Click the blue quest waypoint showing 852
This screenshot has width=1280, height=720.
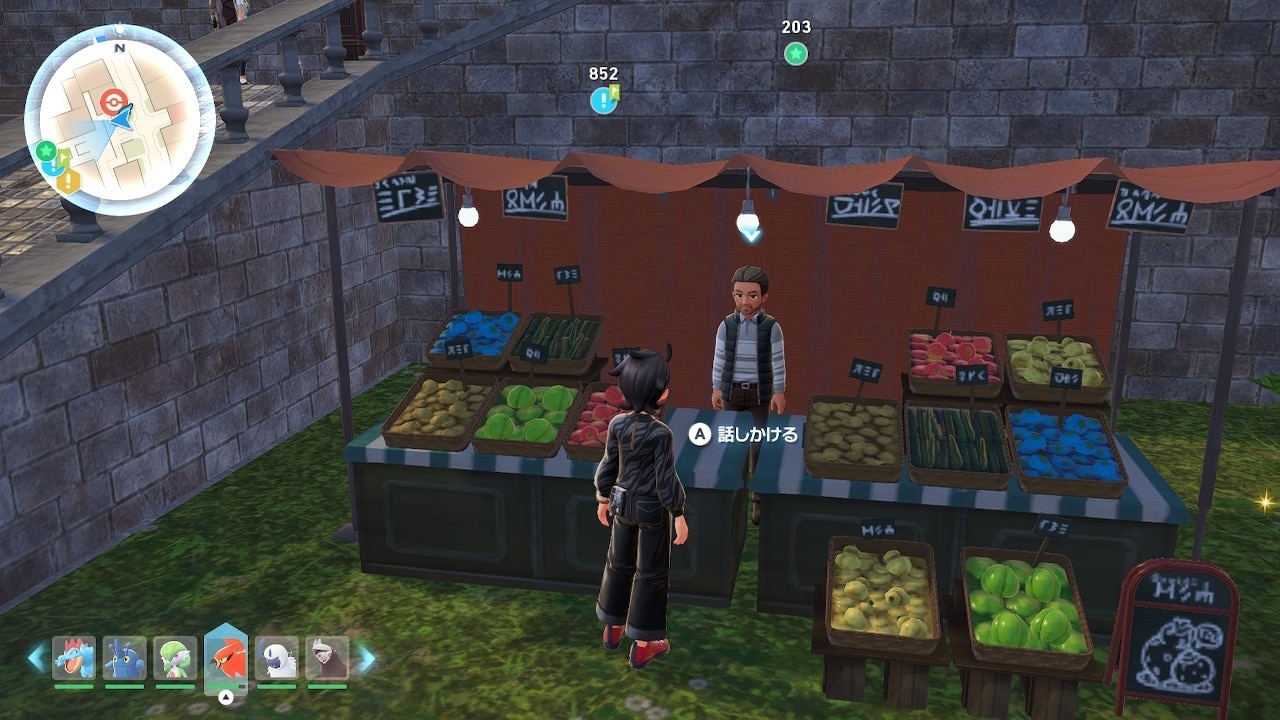(603, 100)
